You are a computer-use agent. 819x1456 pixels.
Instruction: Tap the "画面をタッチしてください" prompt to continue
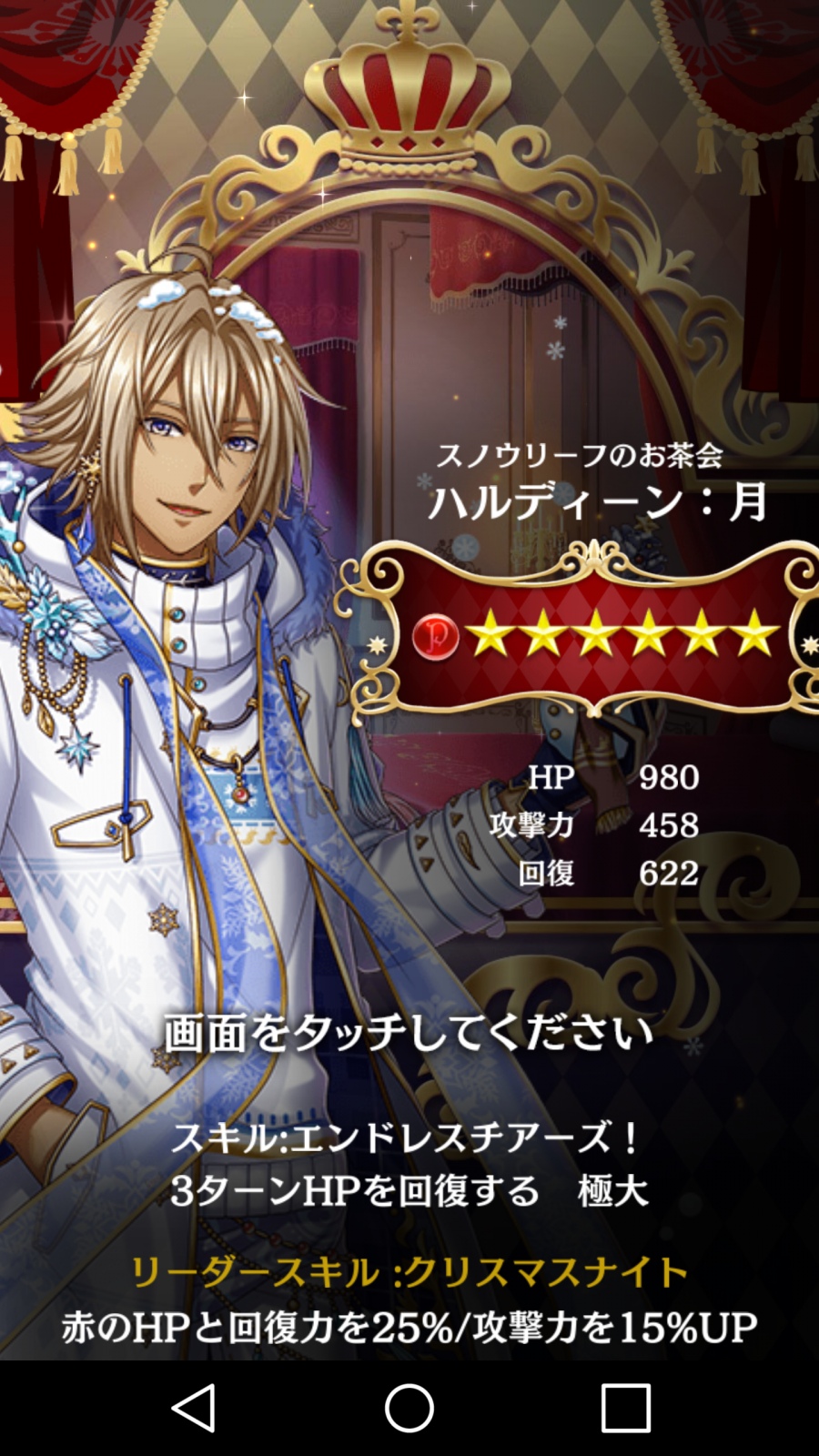pyautogui.click(x=409, y=1034)
